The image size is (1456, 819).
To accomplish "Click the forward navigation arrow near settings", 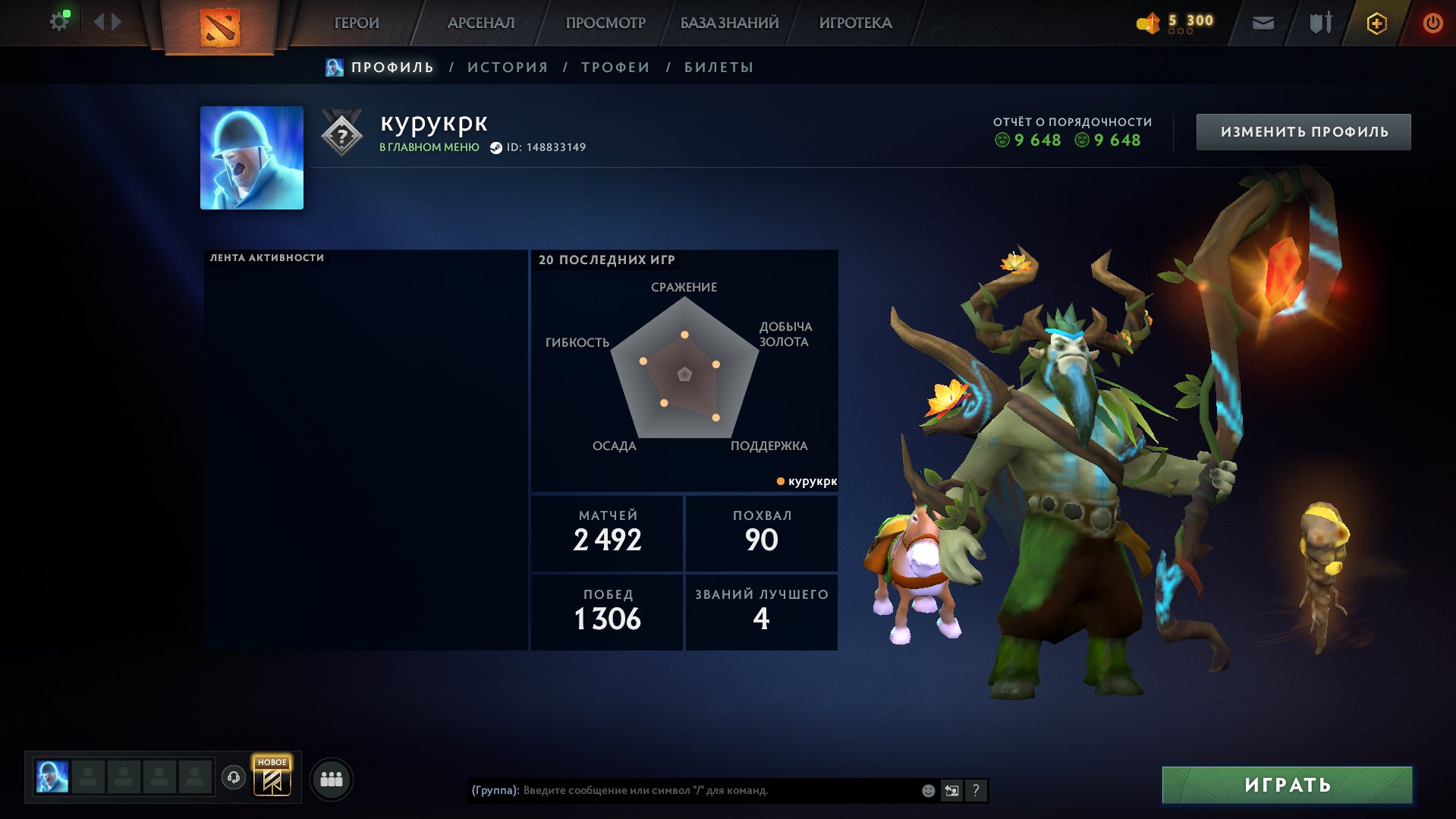I will (115, 21).
